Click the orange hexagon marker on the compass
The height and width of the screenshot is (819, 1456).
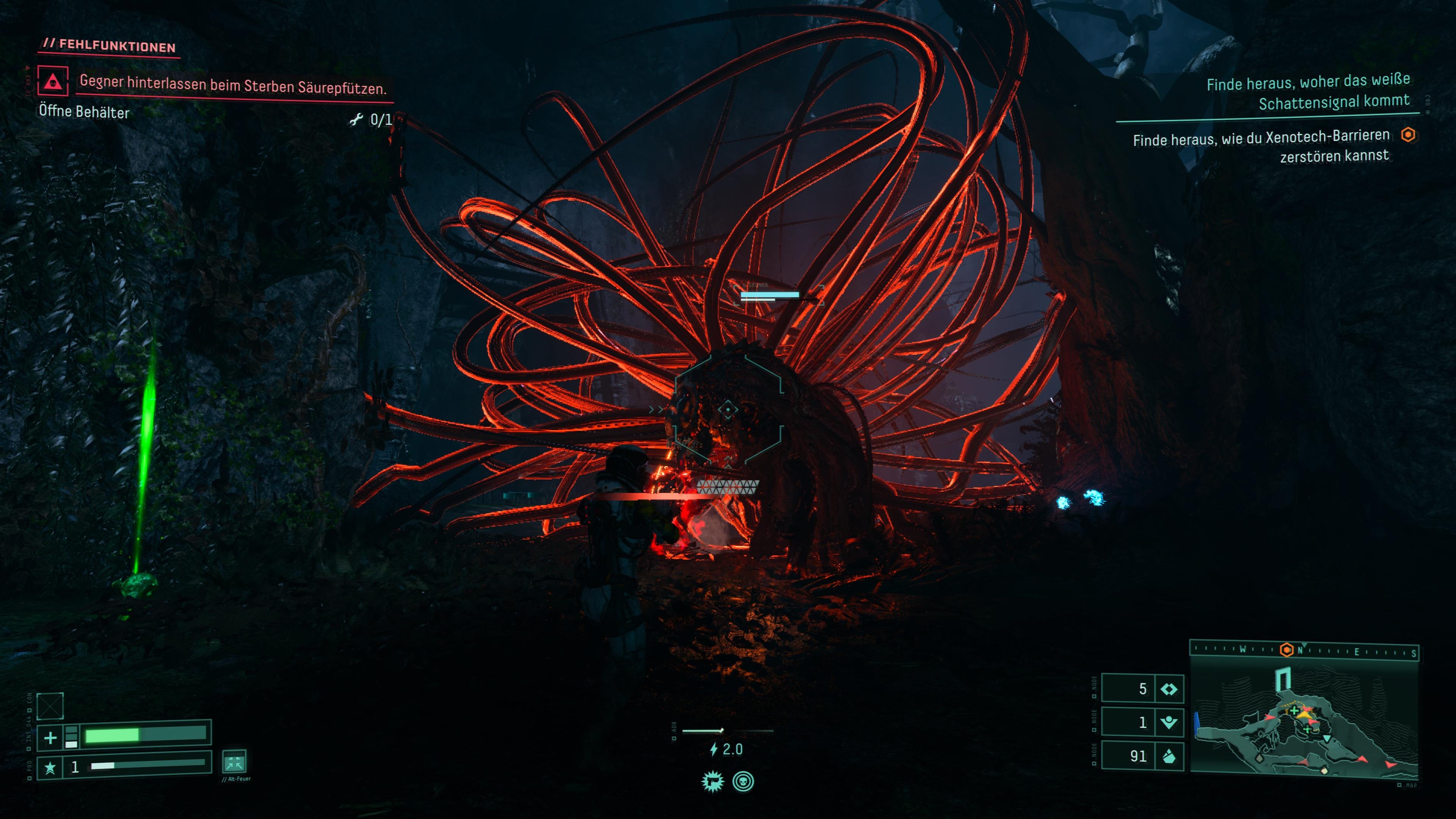coord(1287,650)
